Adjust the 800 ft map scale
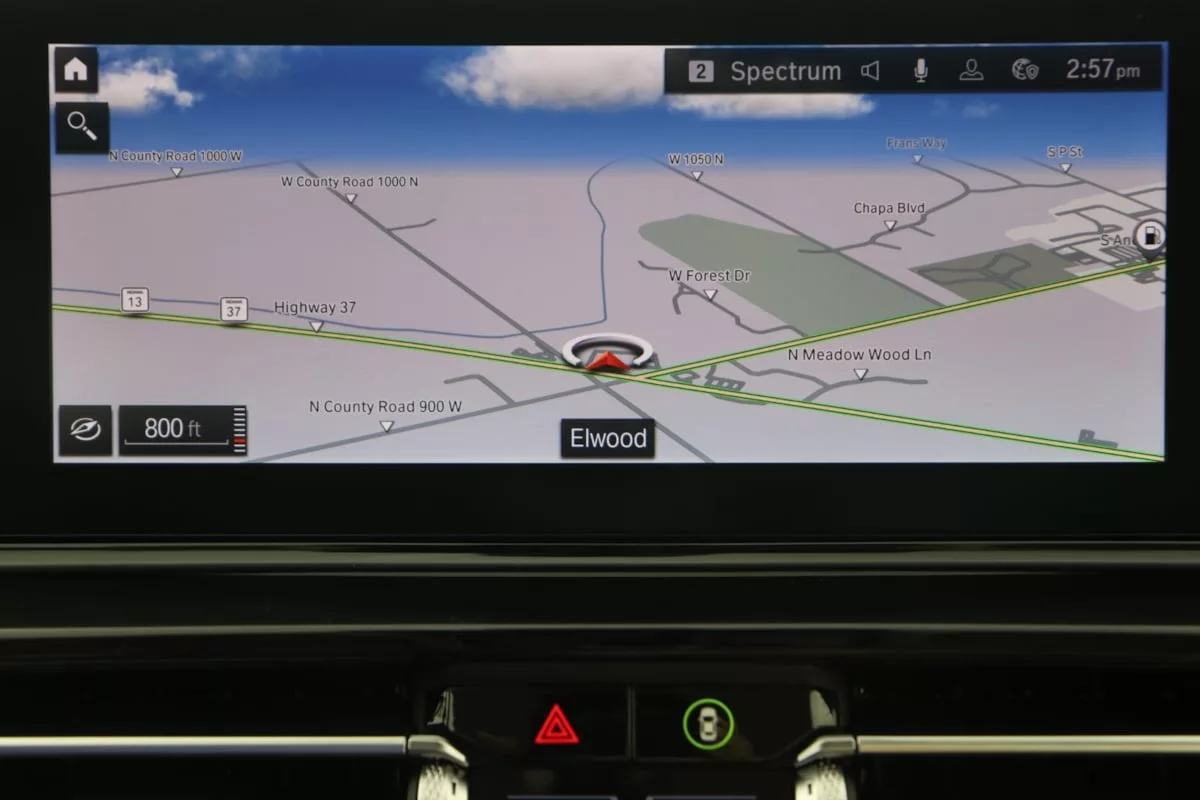The image size is (1200, 800). click(182, 430)
